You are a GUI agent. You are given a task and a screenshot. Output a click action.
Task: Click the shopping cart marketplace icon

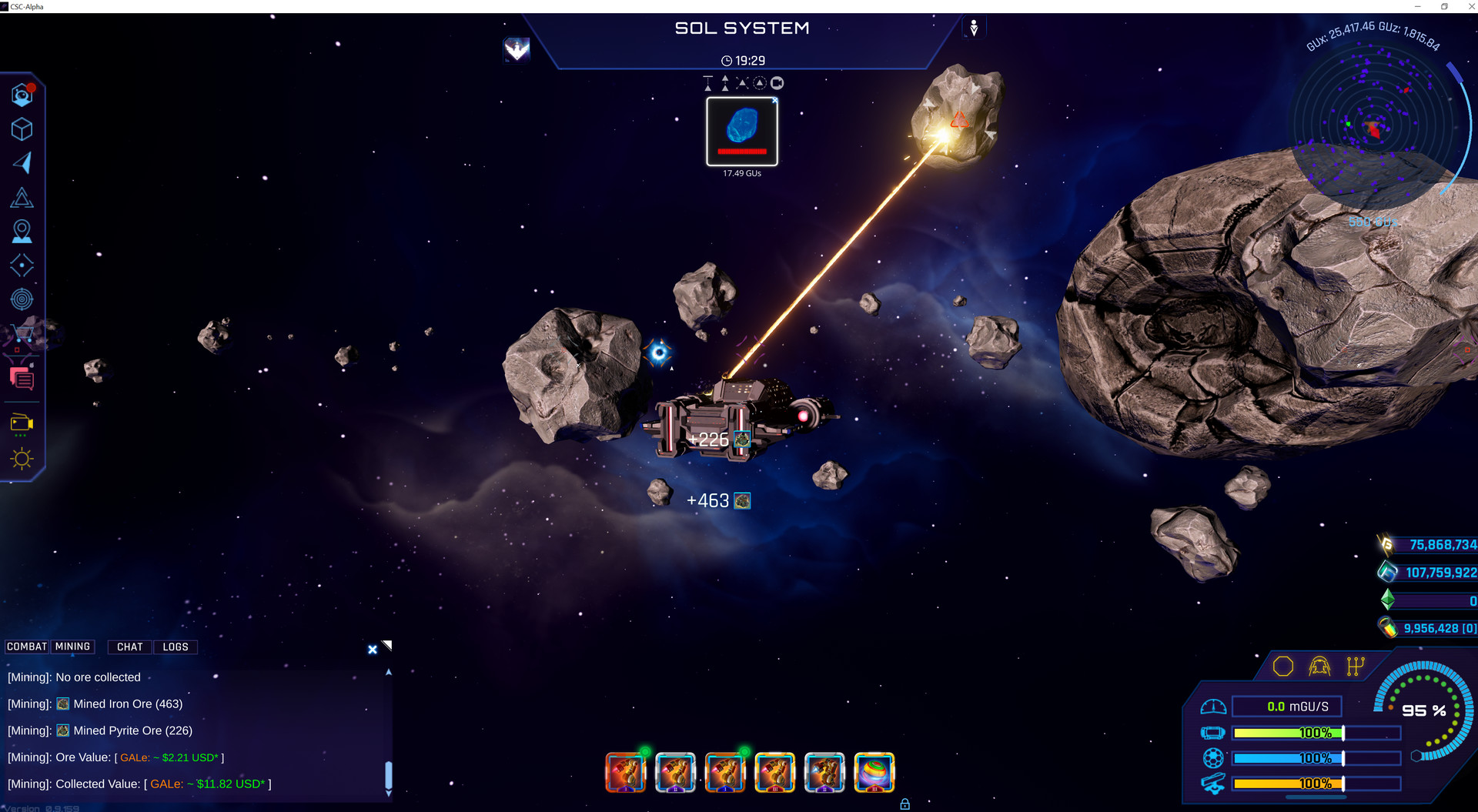tap(22, 332)
